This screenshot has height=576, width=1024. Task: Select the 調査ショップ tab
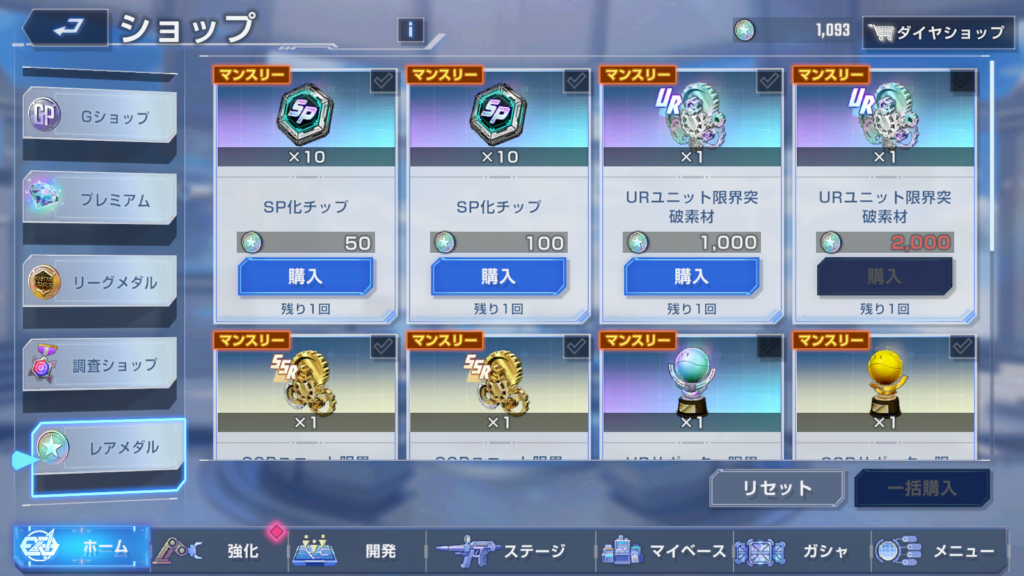[x=100, y=365]
